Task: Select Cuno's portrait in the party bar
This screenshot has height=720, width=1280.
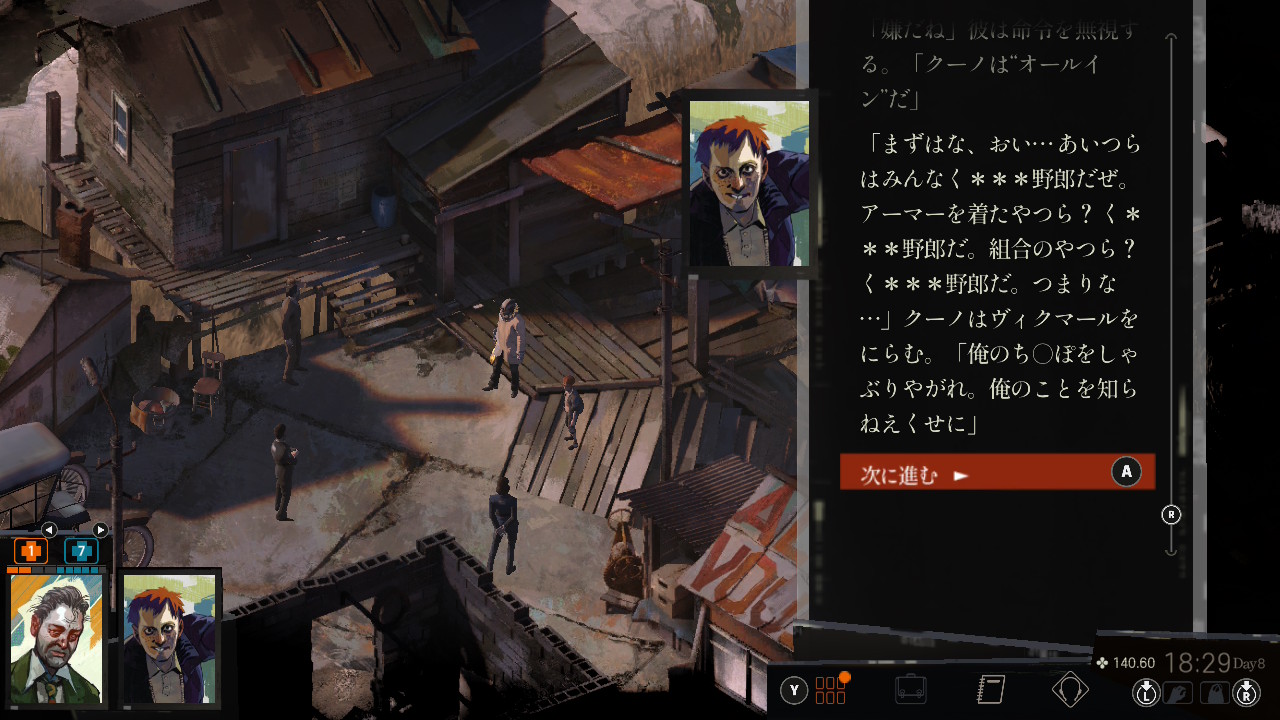Action: [169, 639]
